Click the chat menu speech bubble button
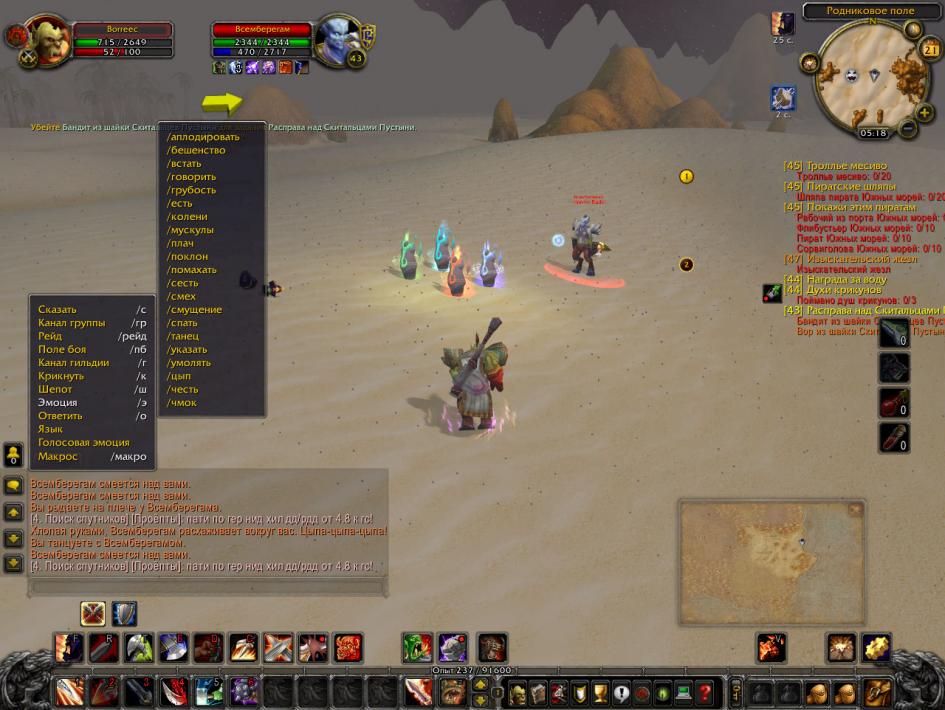 click(13, 485)
